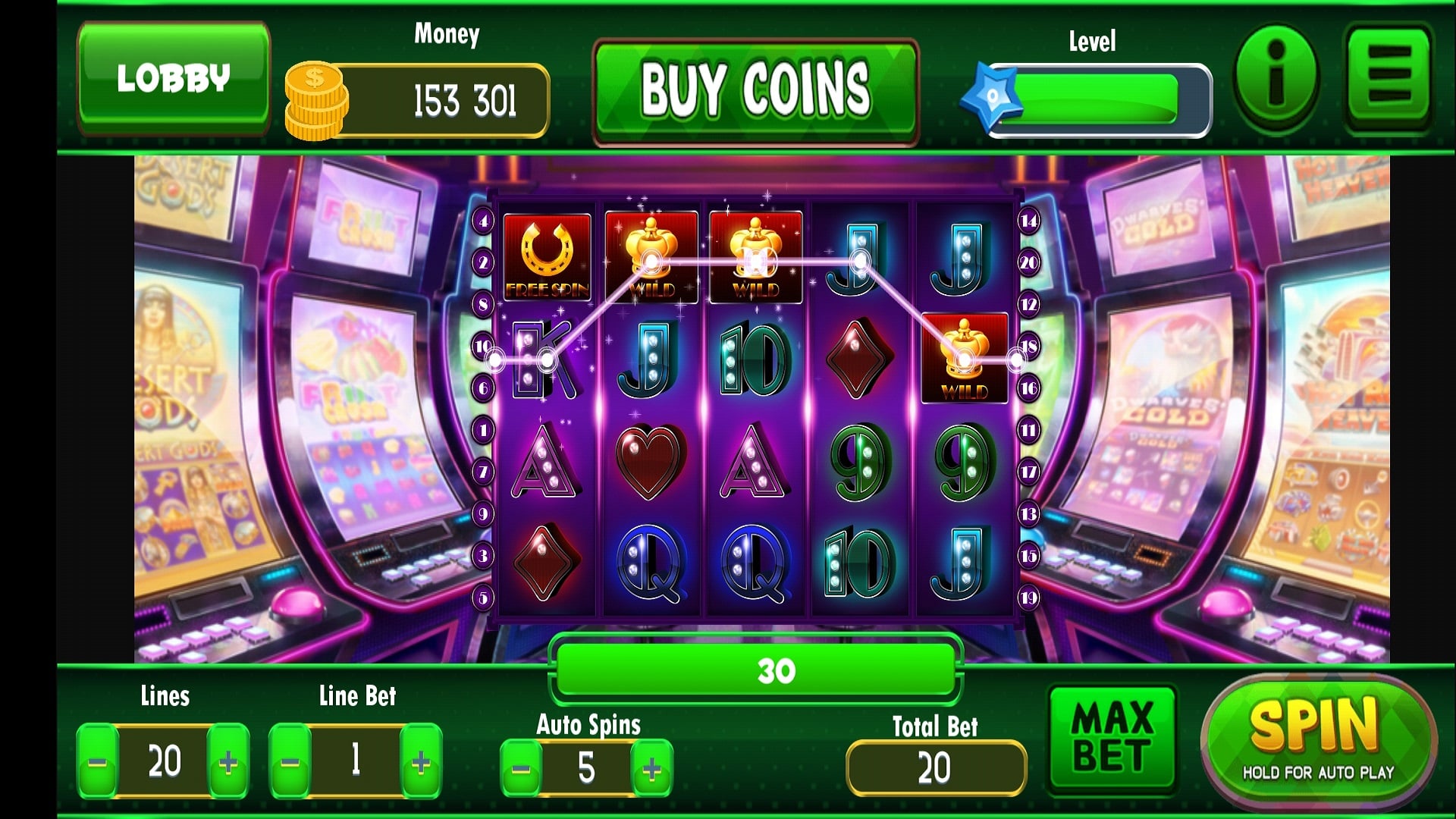Select the Total Bet amount field
The width and height of the screenshot is (1456, 819).
[935, 766]
